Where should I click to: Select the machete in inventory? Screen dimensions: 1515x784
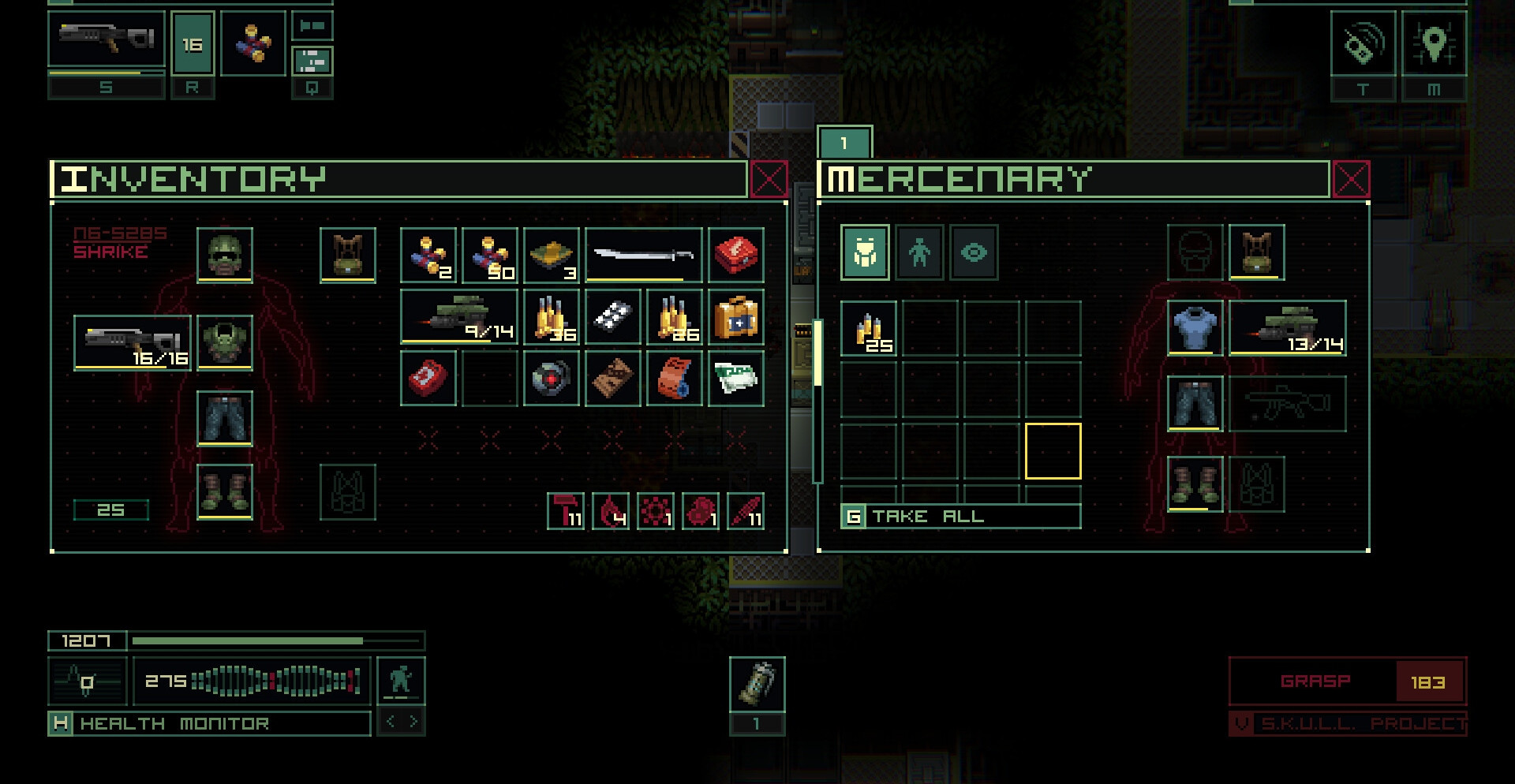[x=643, y=255]
